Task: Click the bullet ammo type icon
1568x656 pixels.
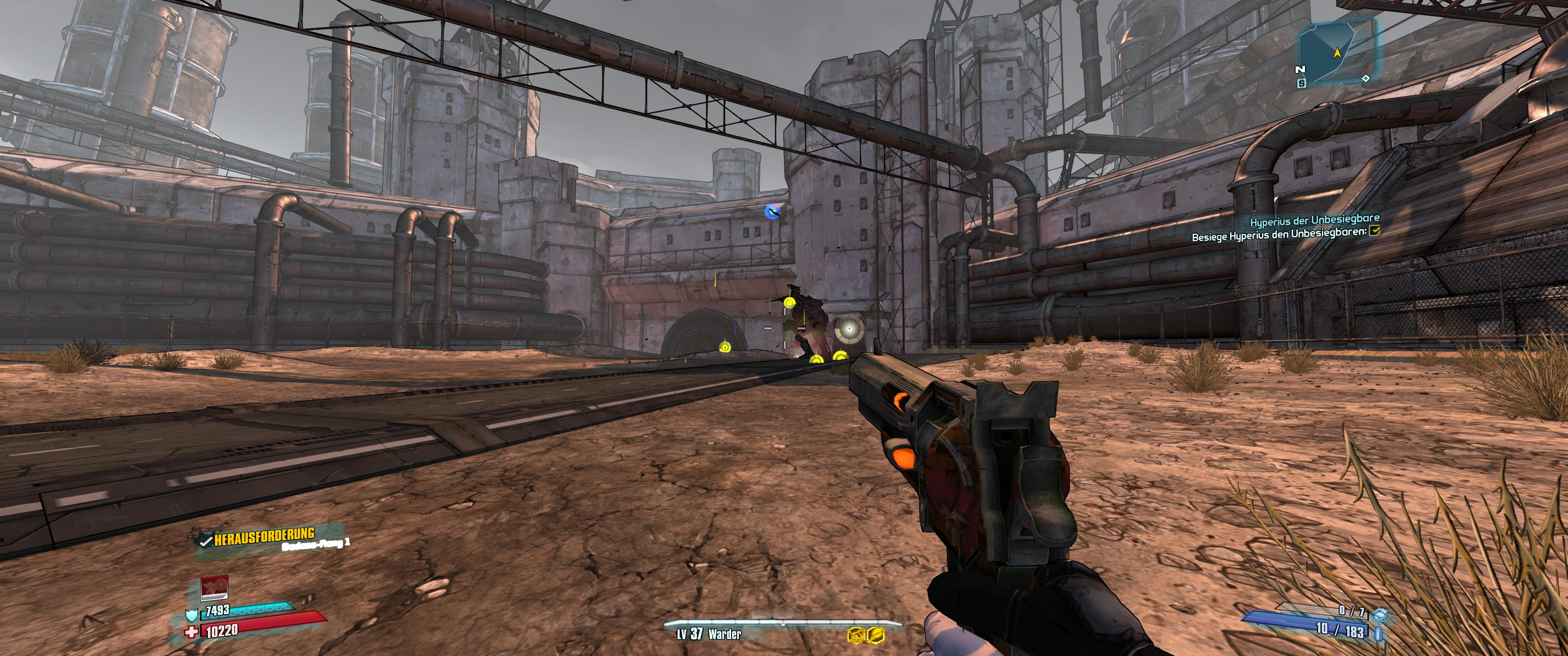Action: click(1378, 635)
